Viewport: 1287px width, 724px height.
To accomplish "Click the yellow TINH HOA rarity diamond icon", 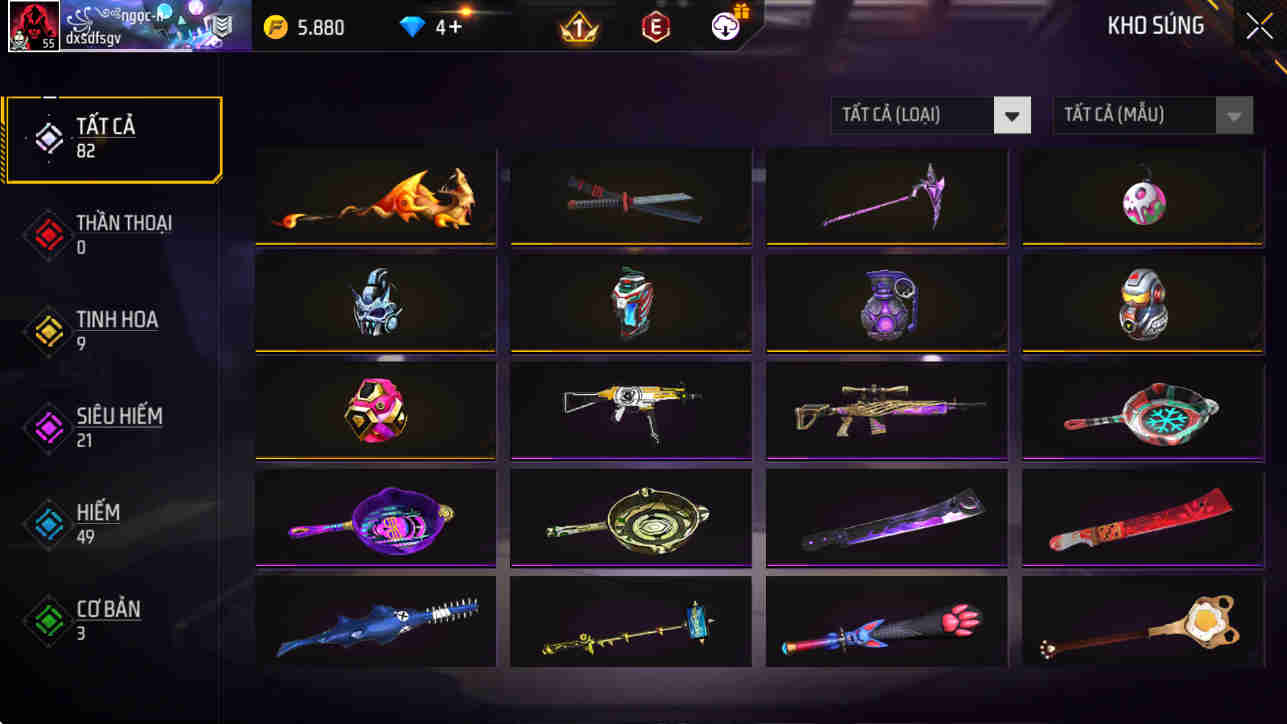I will tap(47, 331).
